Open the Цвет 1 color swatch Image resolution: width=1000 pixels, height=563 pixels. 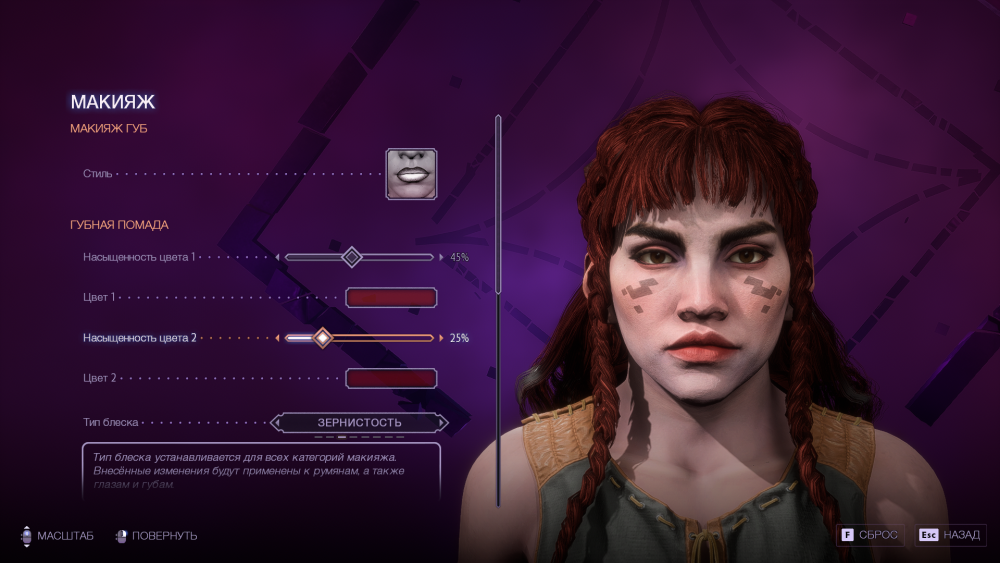pyautogui.click(x=391, y=297)
